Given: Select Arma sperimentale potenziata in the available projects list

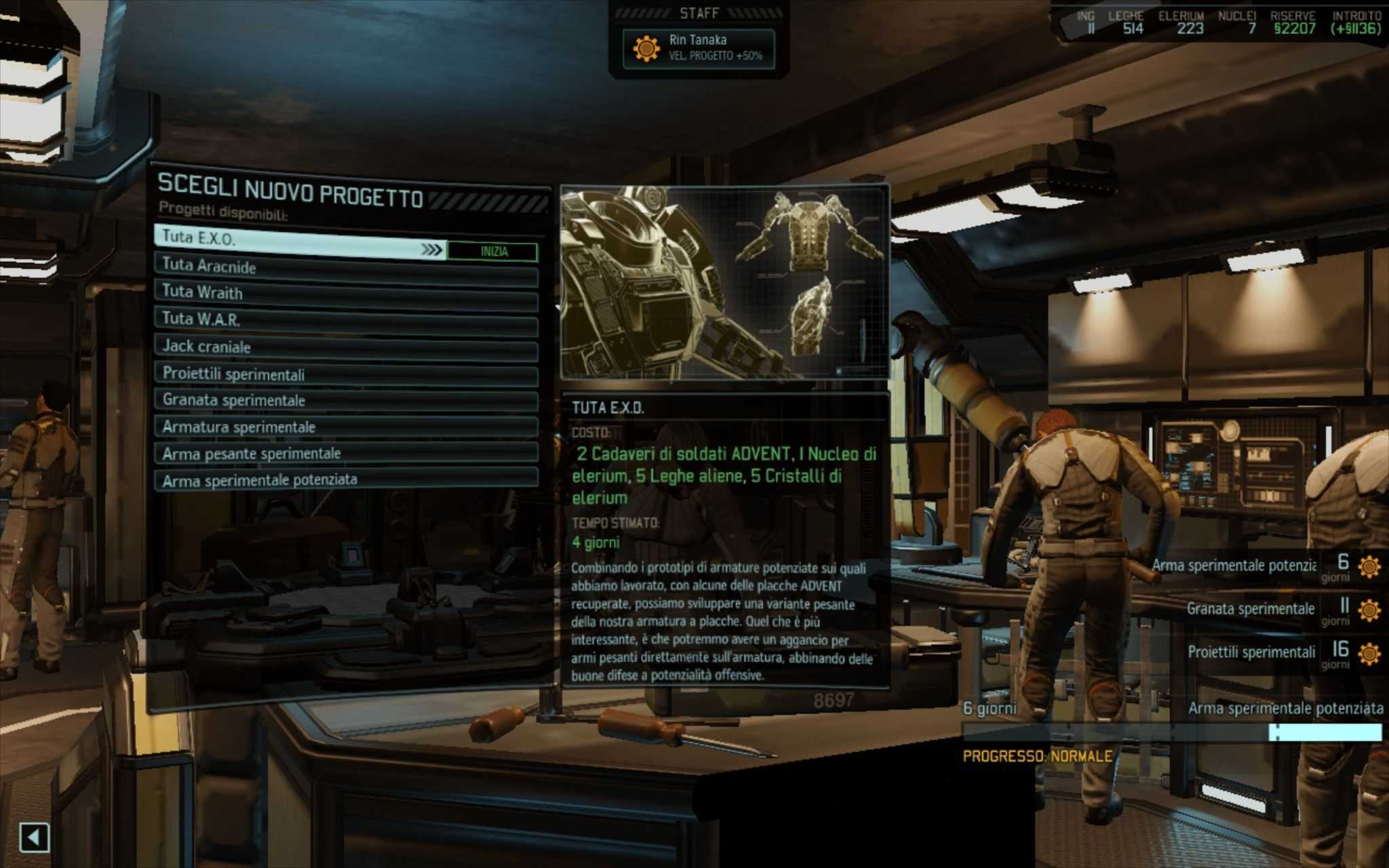Looking at the screenshot, I should [346, 479].
